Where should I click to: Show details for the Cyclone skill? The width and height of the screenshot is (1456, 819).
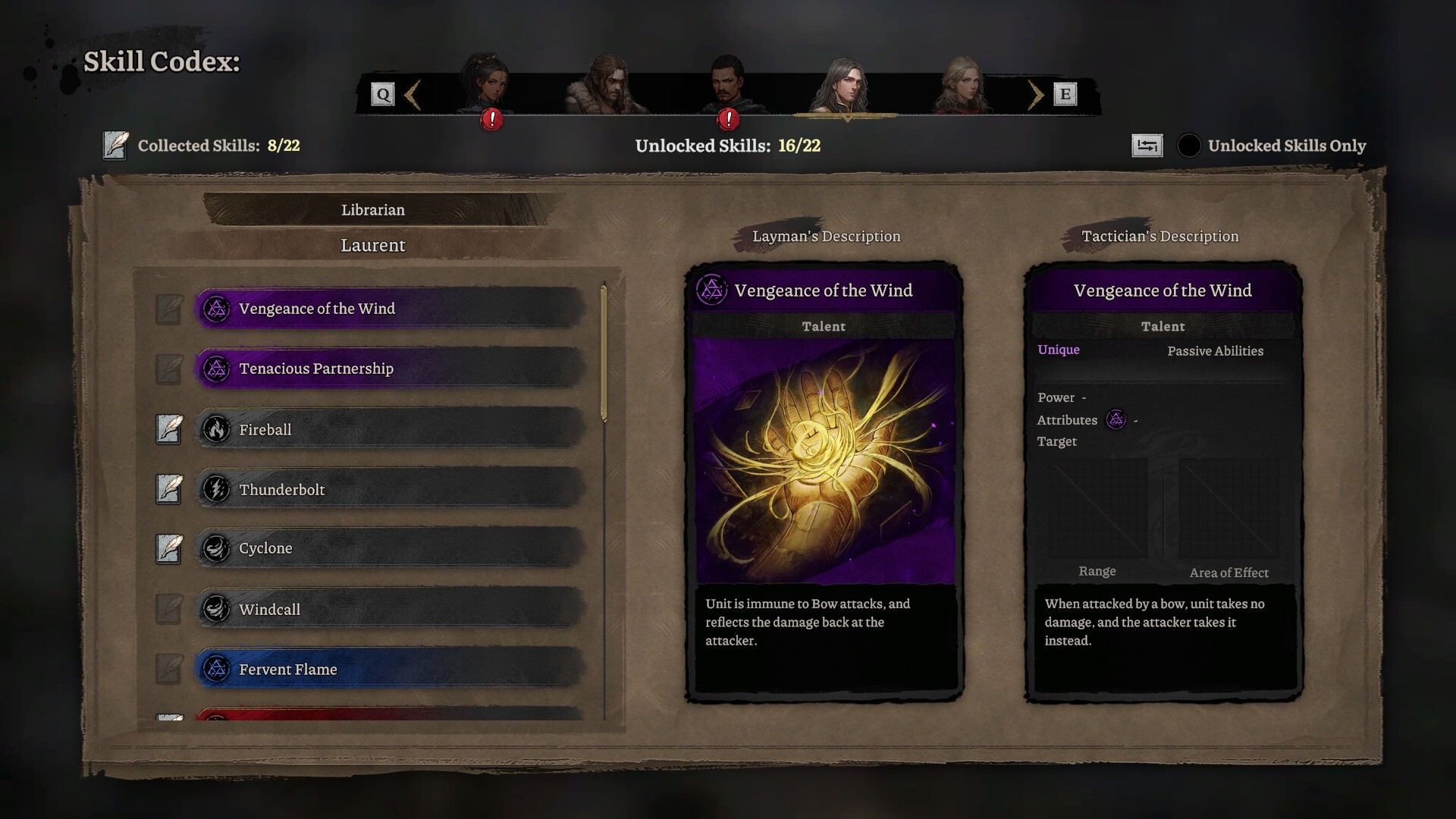tap(391, 548)
